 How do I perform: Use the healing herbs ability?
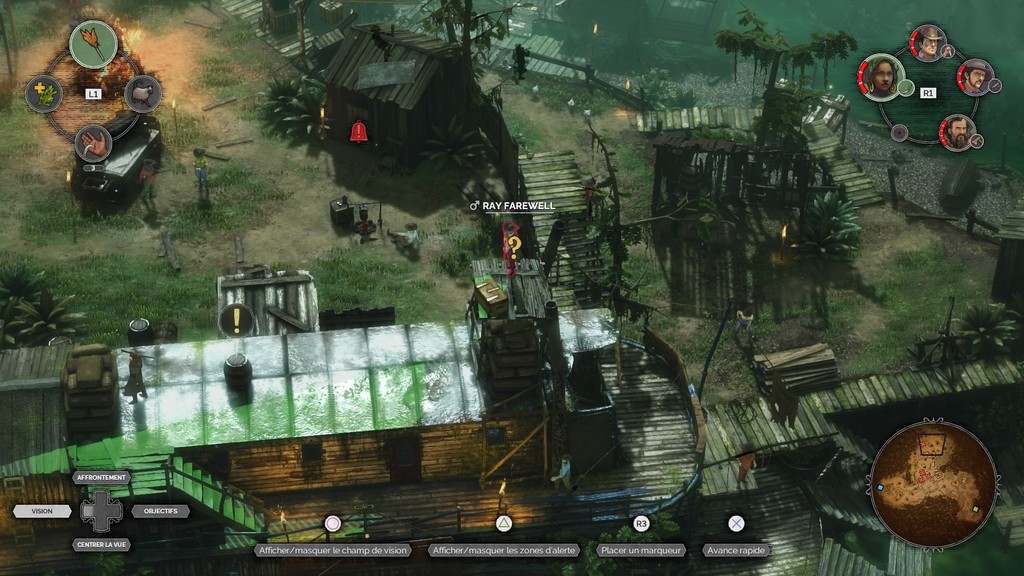click(43, 94)
